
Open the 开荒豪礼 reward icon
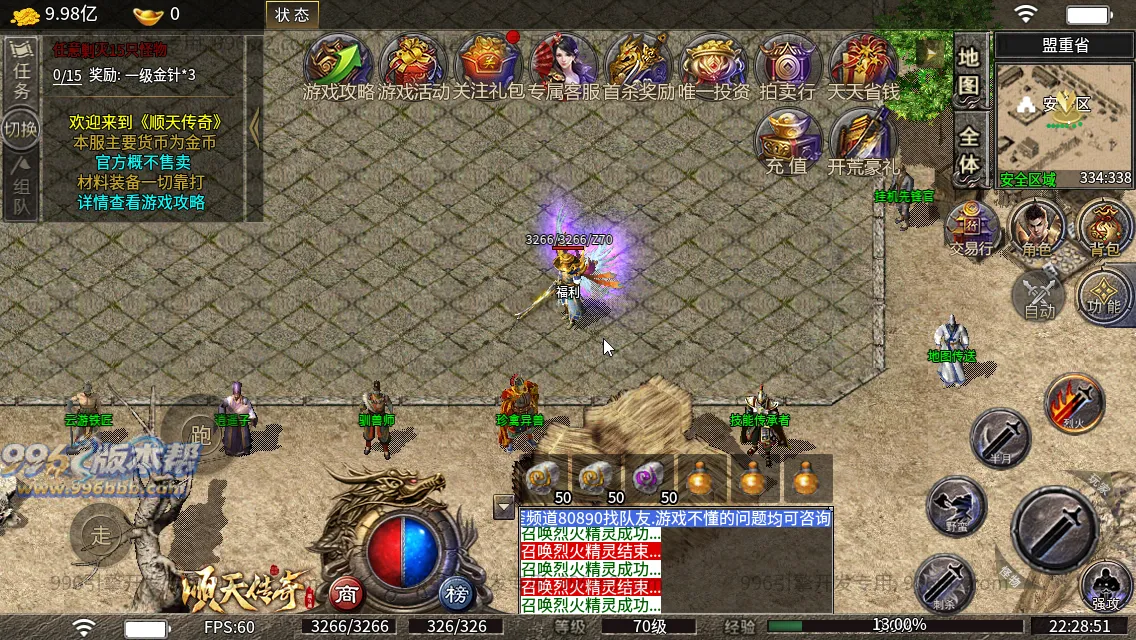863,142
